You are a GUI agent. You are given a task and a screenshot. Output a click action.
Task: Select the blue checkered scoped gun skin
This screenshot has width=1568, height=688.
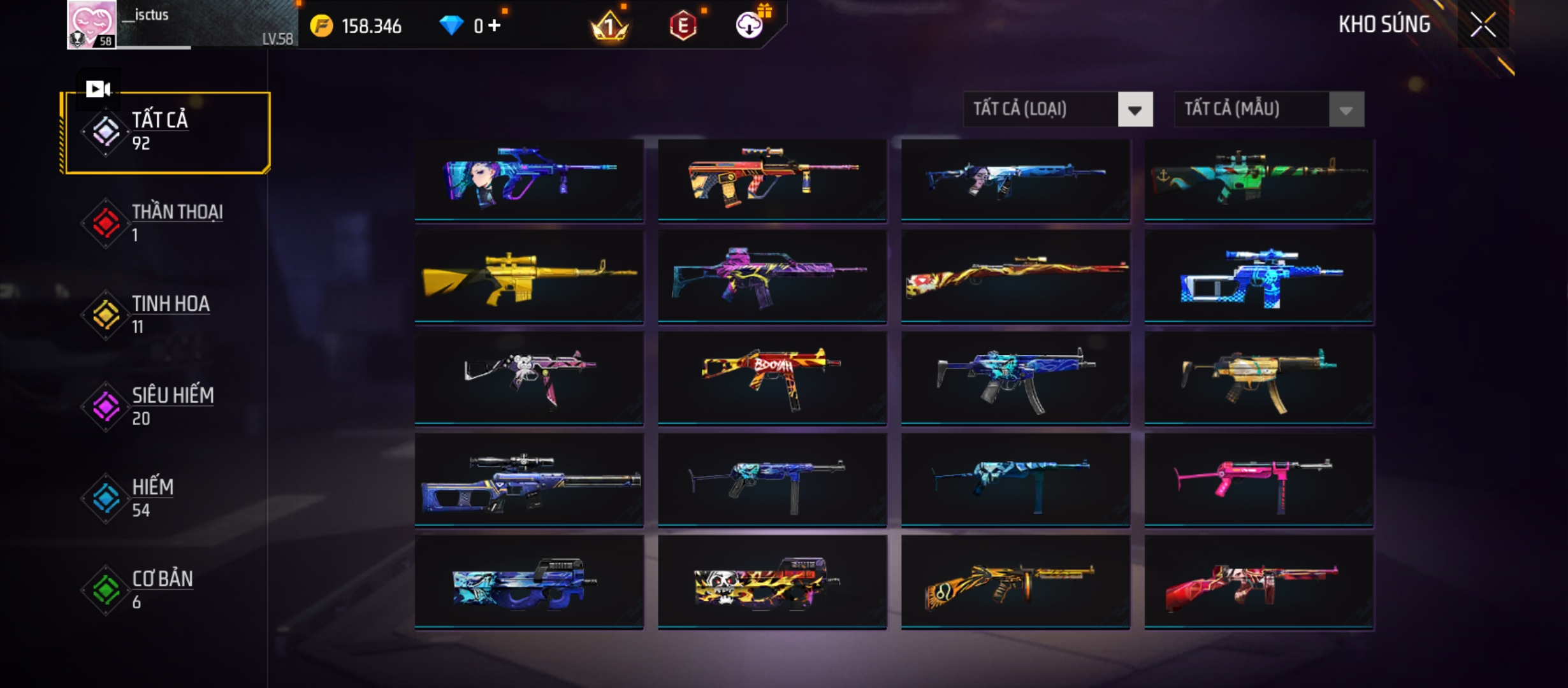pyautogui.click(x=1258, y=278)
